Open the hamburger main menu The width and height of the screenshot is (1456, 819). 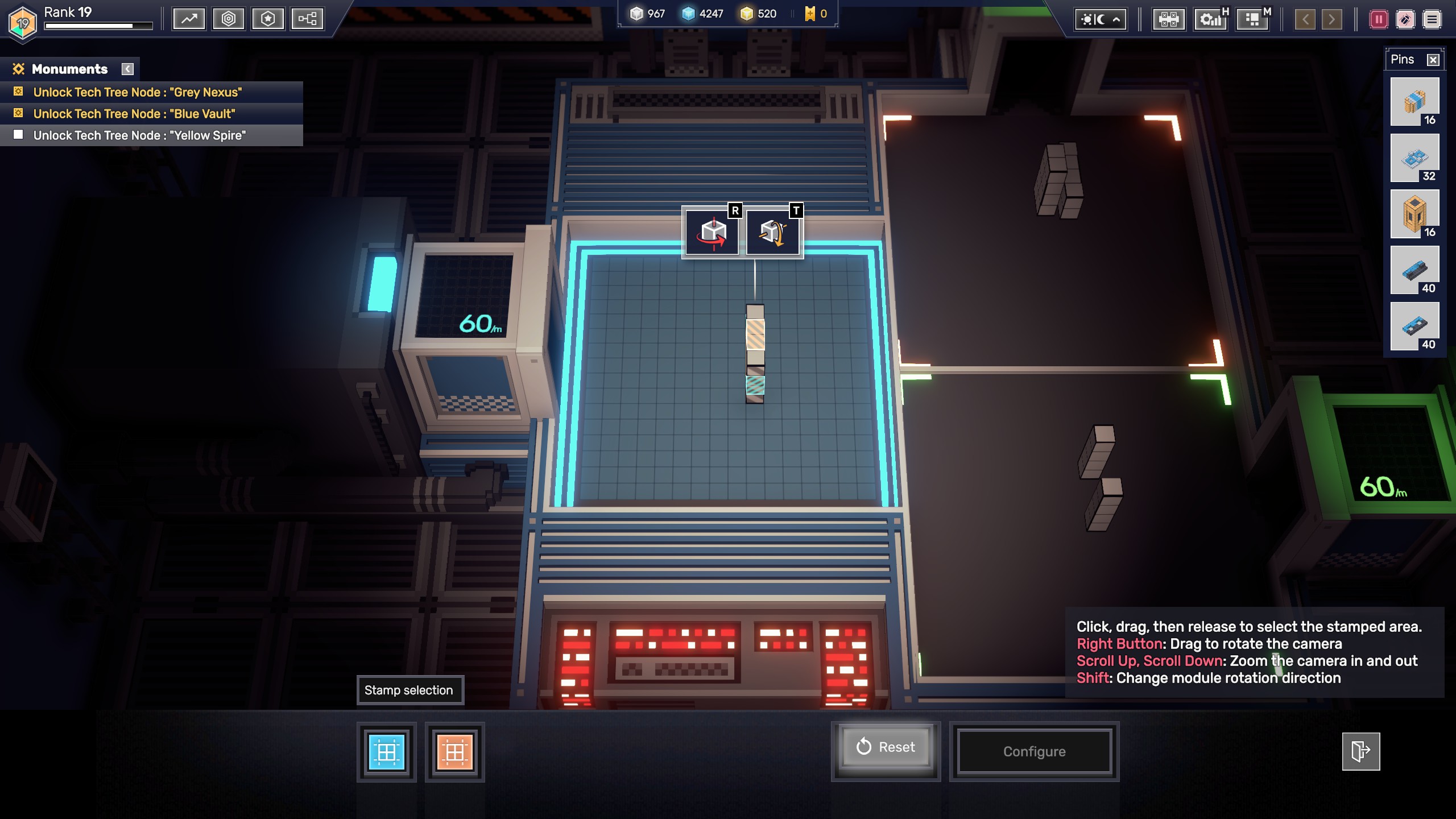tap(1432, 20)
